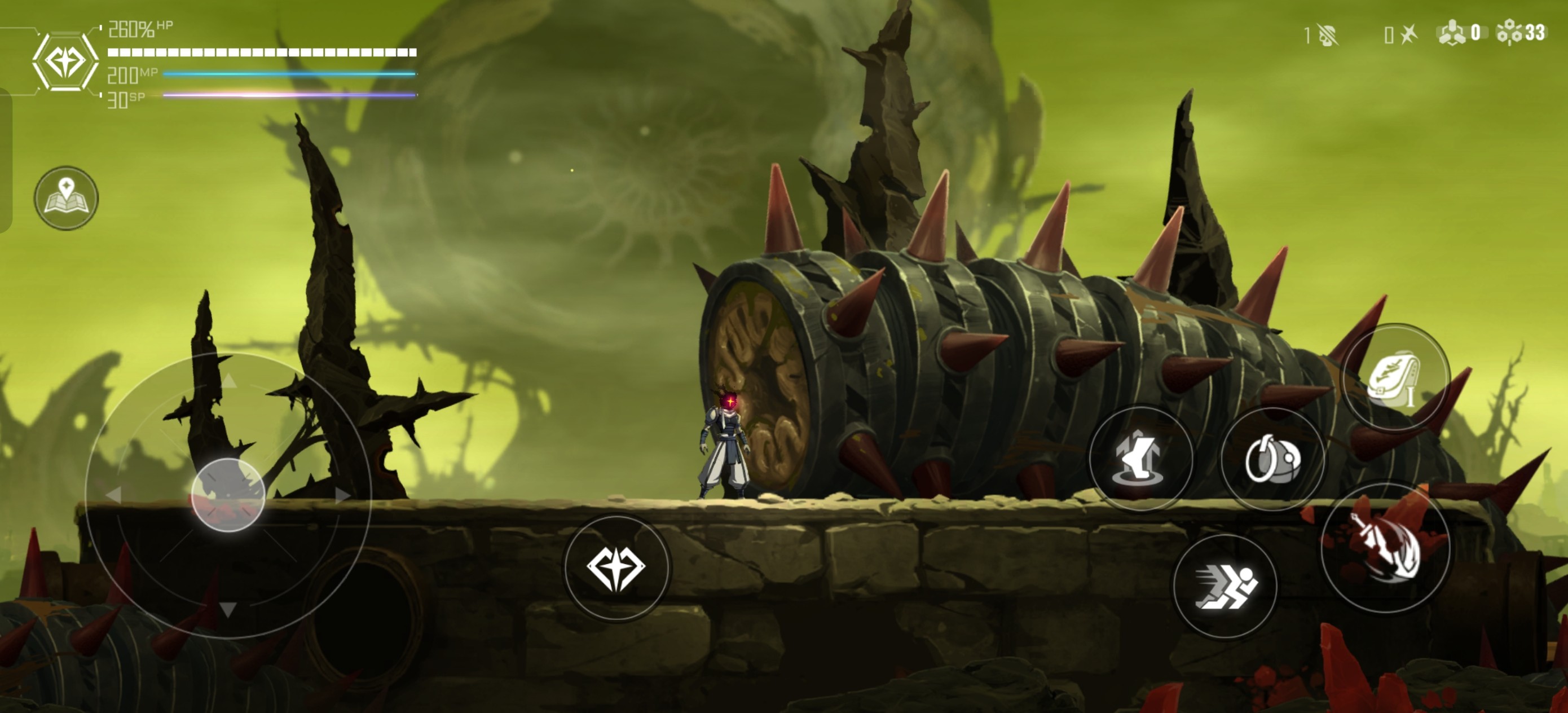
Task: Open the backpack item button
Action: (x=1394, y=377)
